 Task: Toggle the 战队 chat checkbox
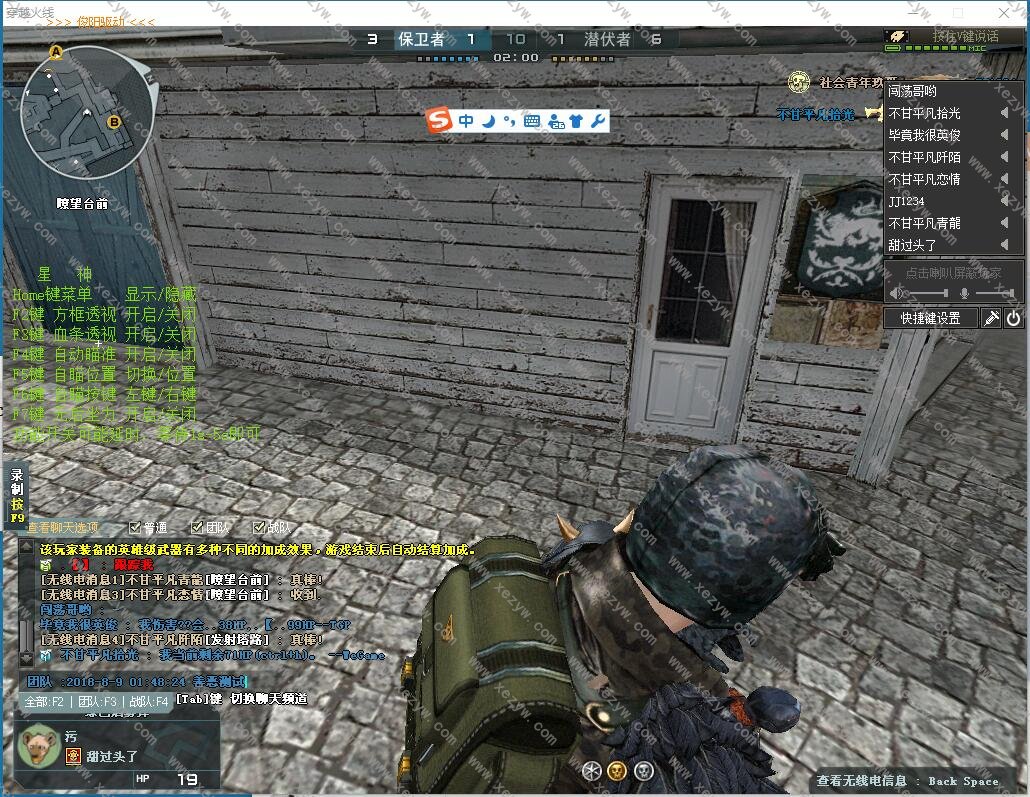[x=259, y=527]
